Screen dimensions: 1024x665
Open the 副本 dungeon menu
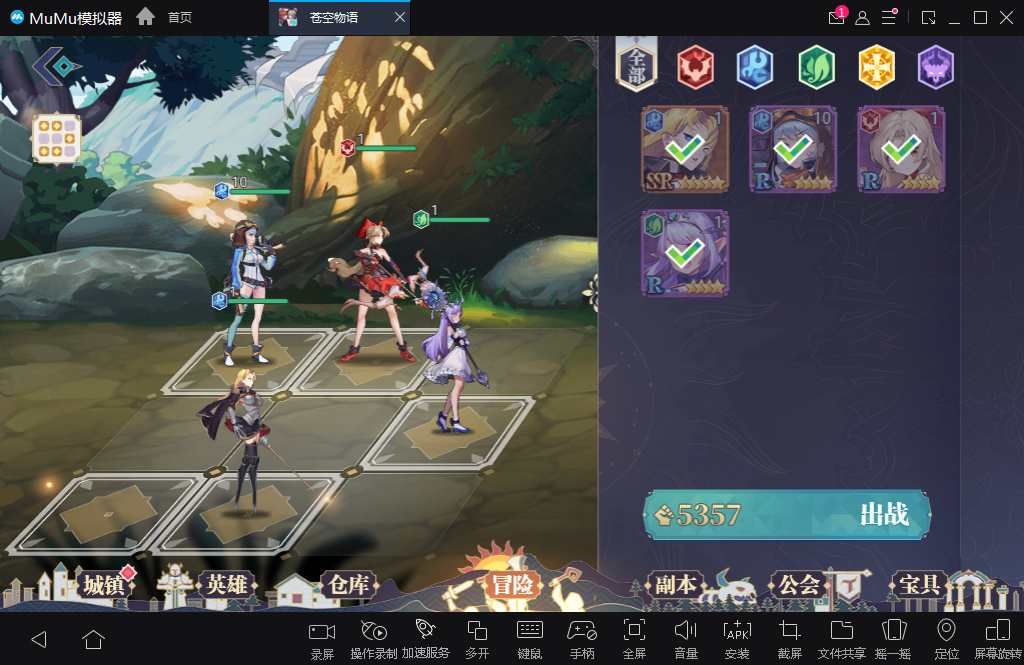click(674, 585)
